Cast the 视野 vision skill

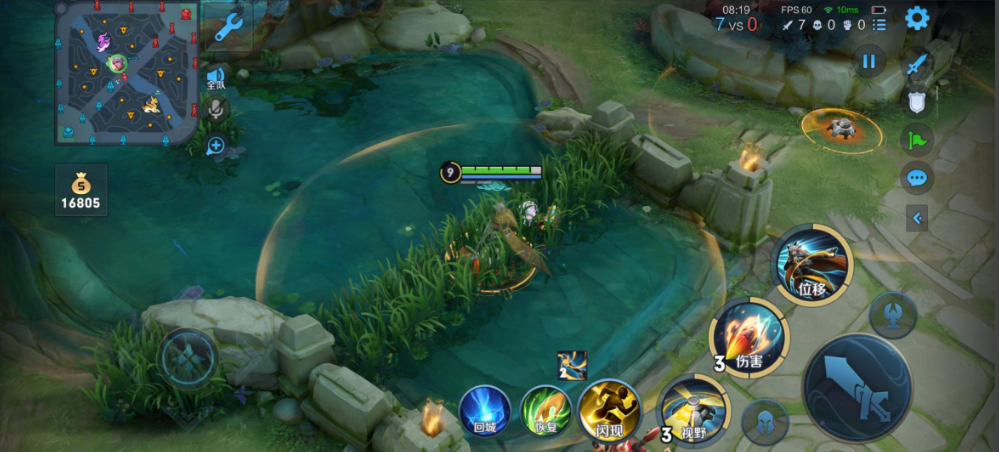coord(694,410)
